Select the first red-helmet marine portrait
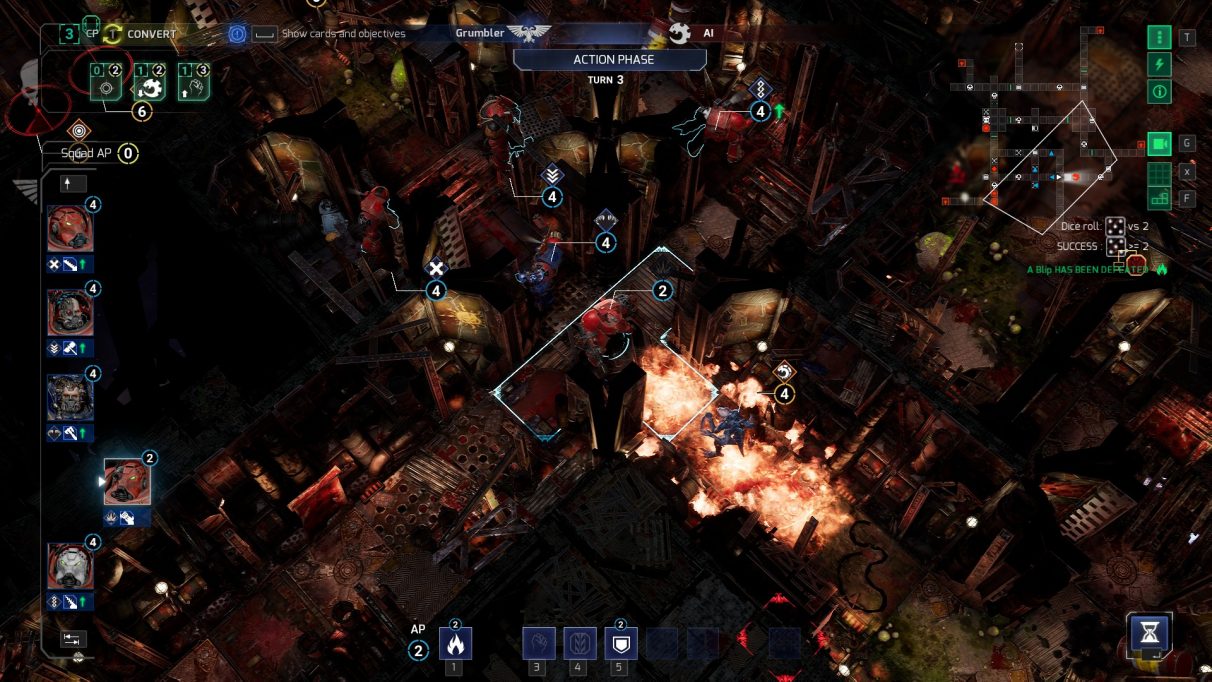 point(71,229)
